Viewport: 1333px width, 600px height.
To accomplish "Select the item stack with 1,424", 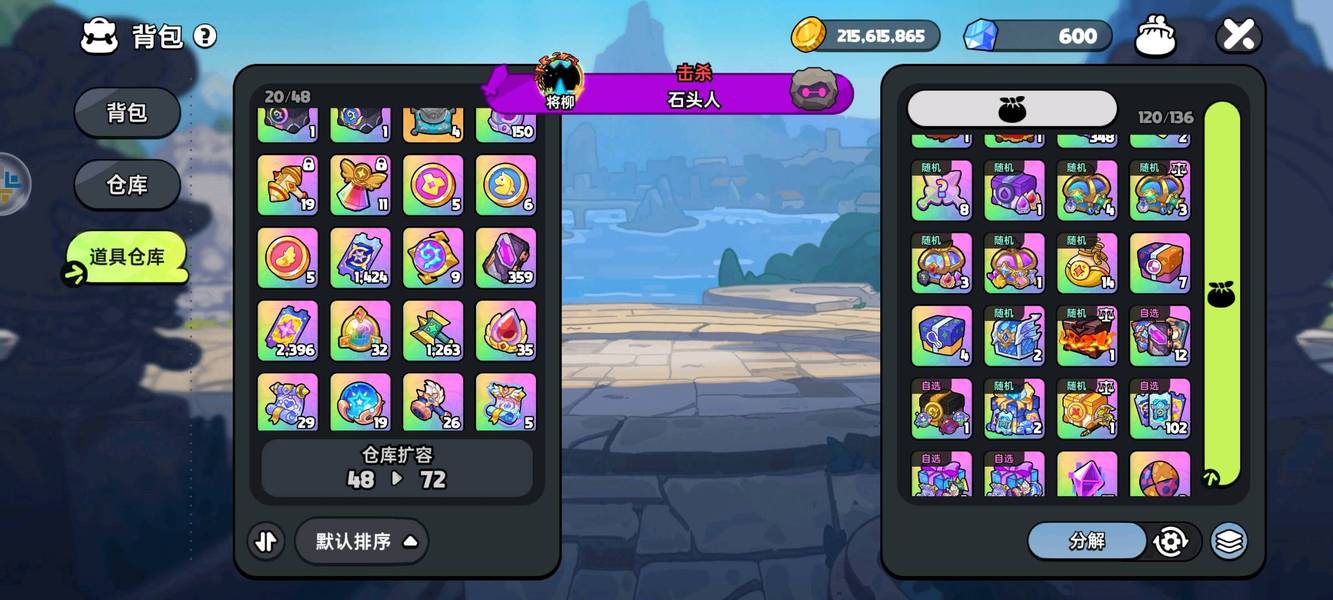I will point(361,258).
